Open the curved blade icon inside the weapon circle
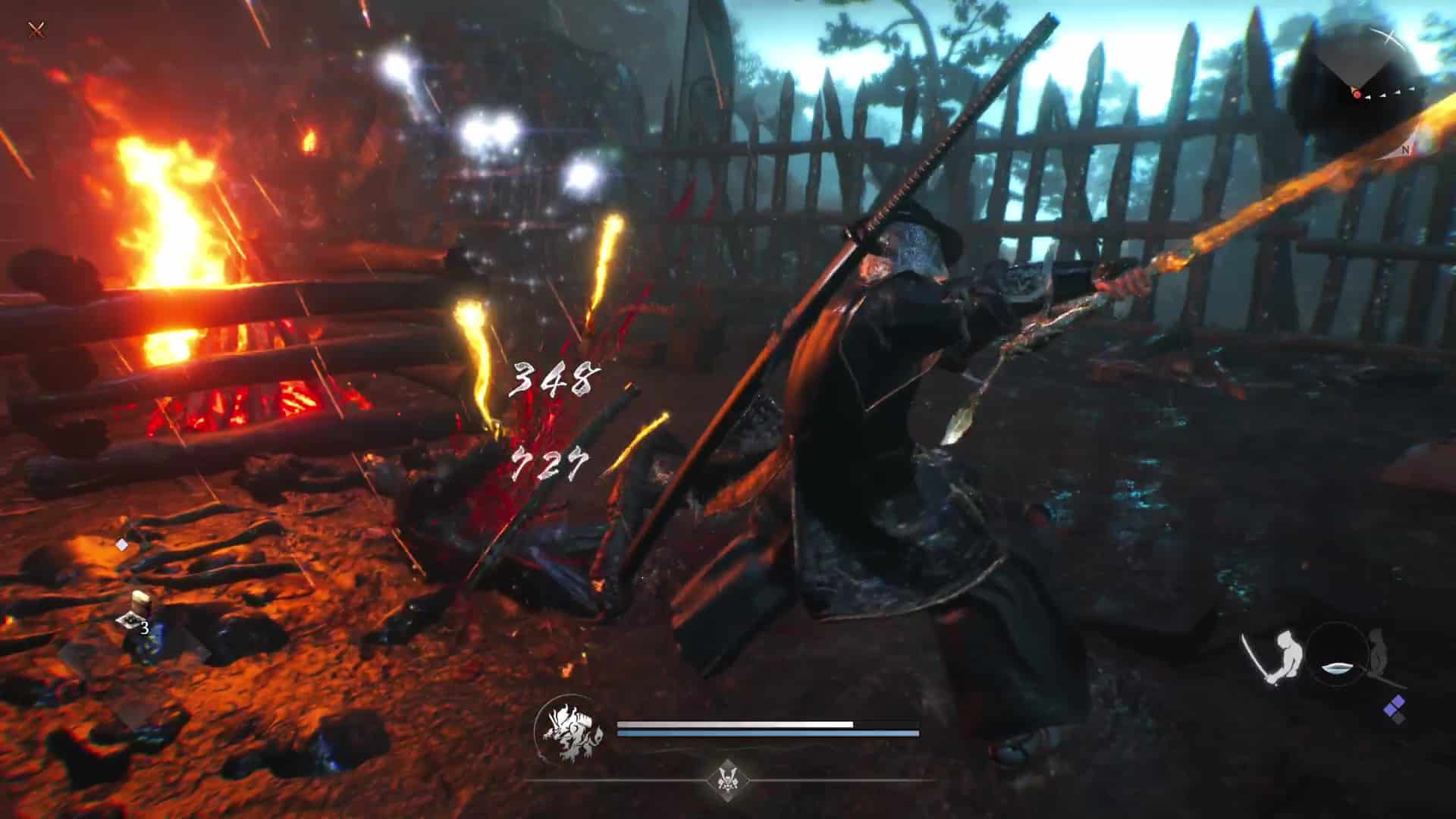The width and height of the screenshot is (1456, 819). (1337, 669)
